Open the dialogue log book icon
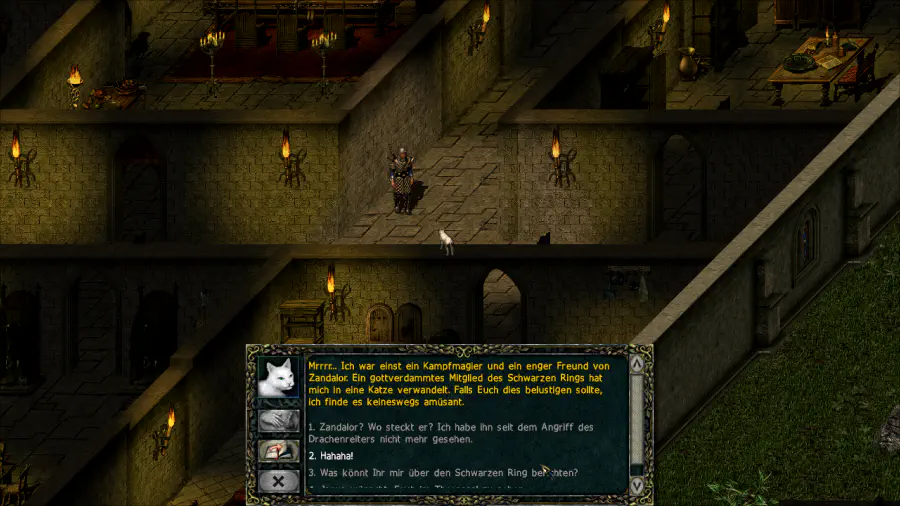900x506 pixels. 279,451
